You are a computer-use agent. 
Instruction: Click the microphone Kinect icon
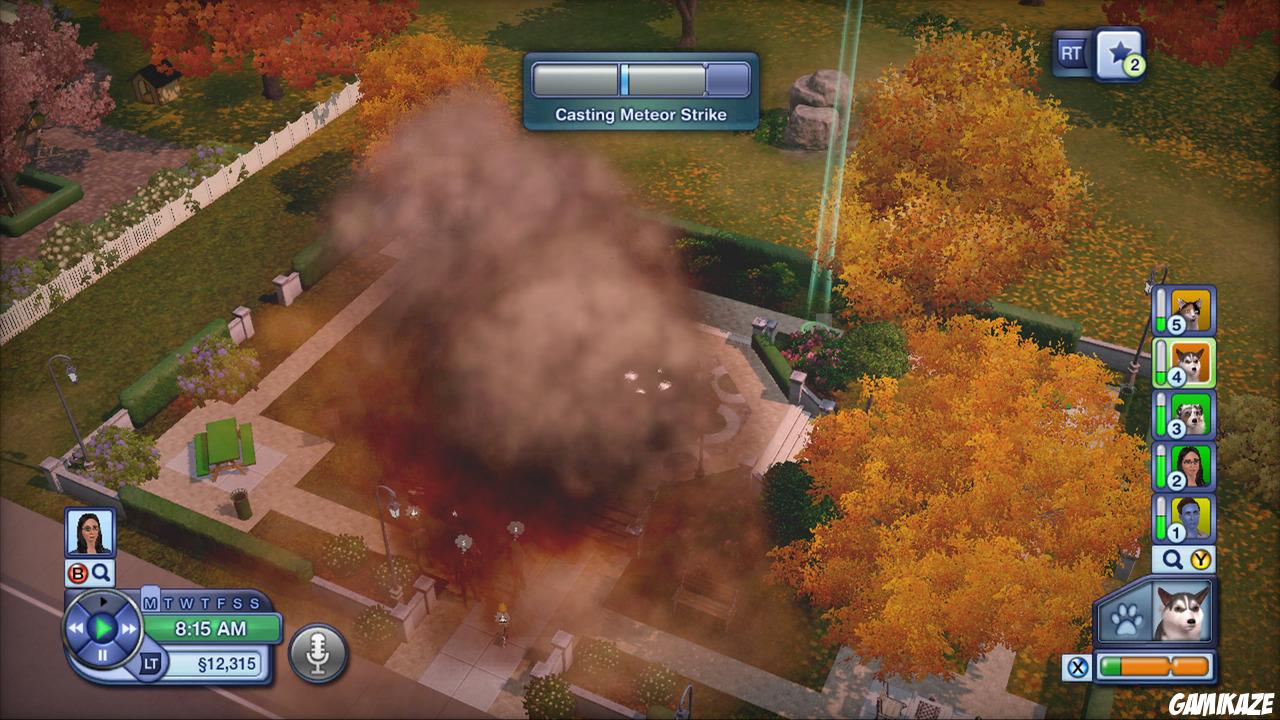pos(315,650)
